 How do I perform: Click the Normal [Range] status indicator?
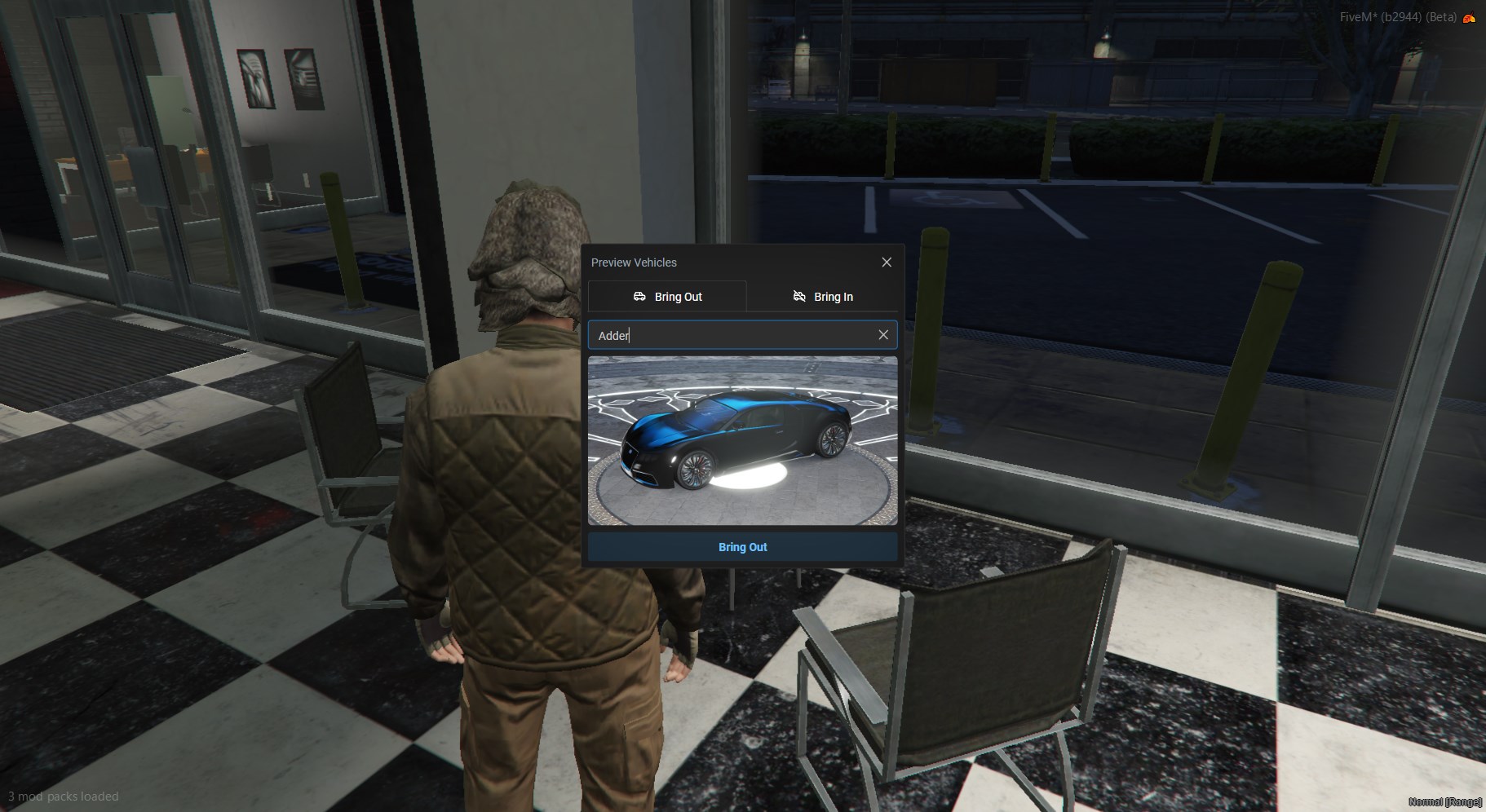[x=1448, y=802]
